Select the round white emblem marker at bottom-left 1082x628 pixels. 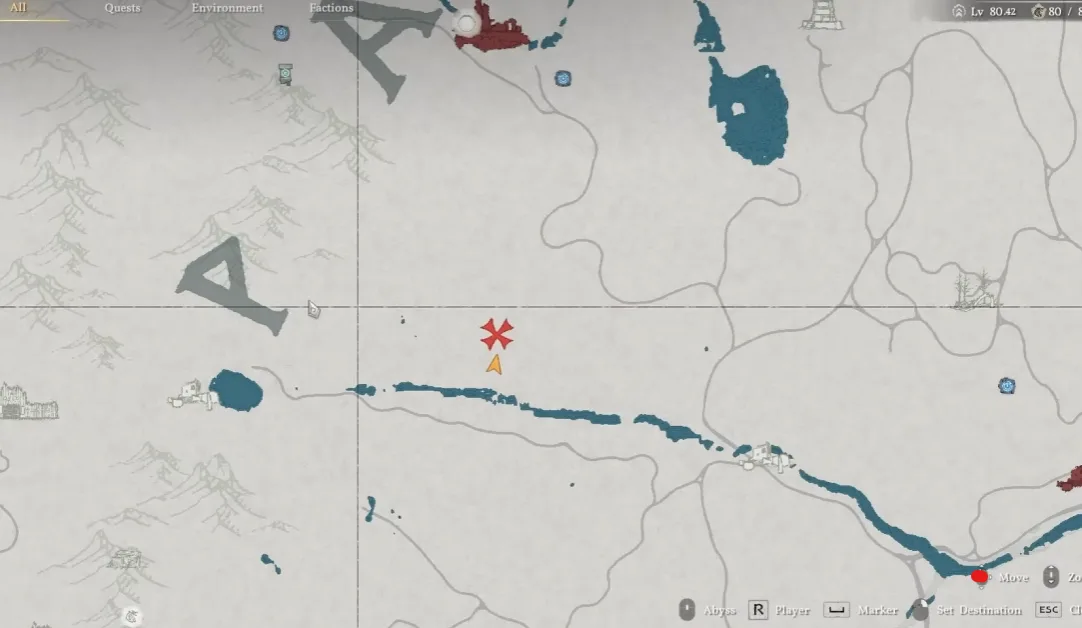(131, 616)
